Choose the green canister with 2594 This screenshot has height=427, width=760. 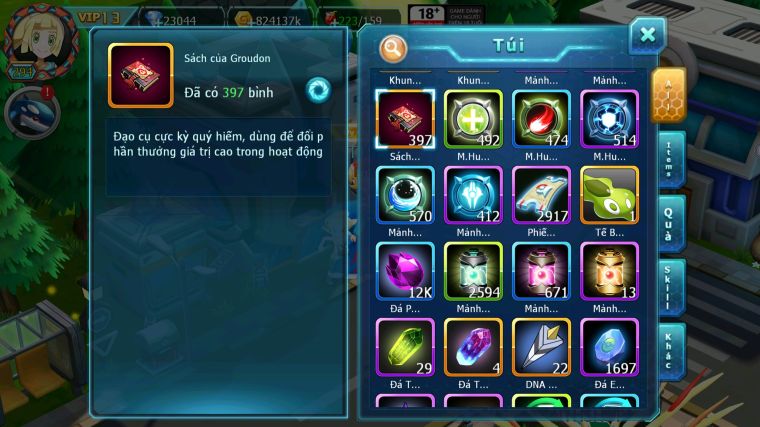tap(473, 270)
